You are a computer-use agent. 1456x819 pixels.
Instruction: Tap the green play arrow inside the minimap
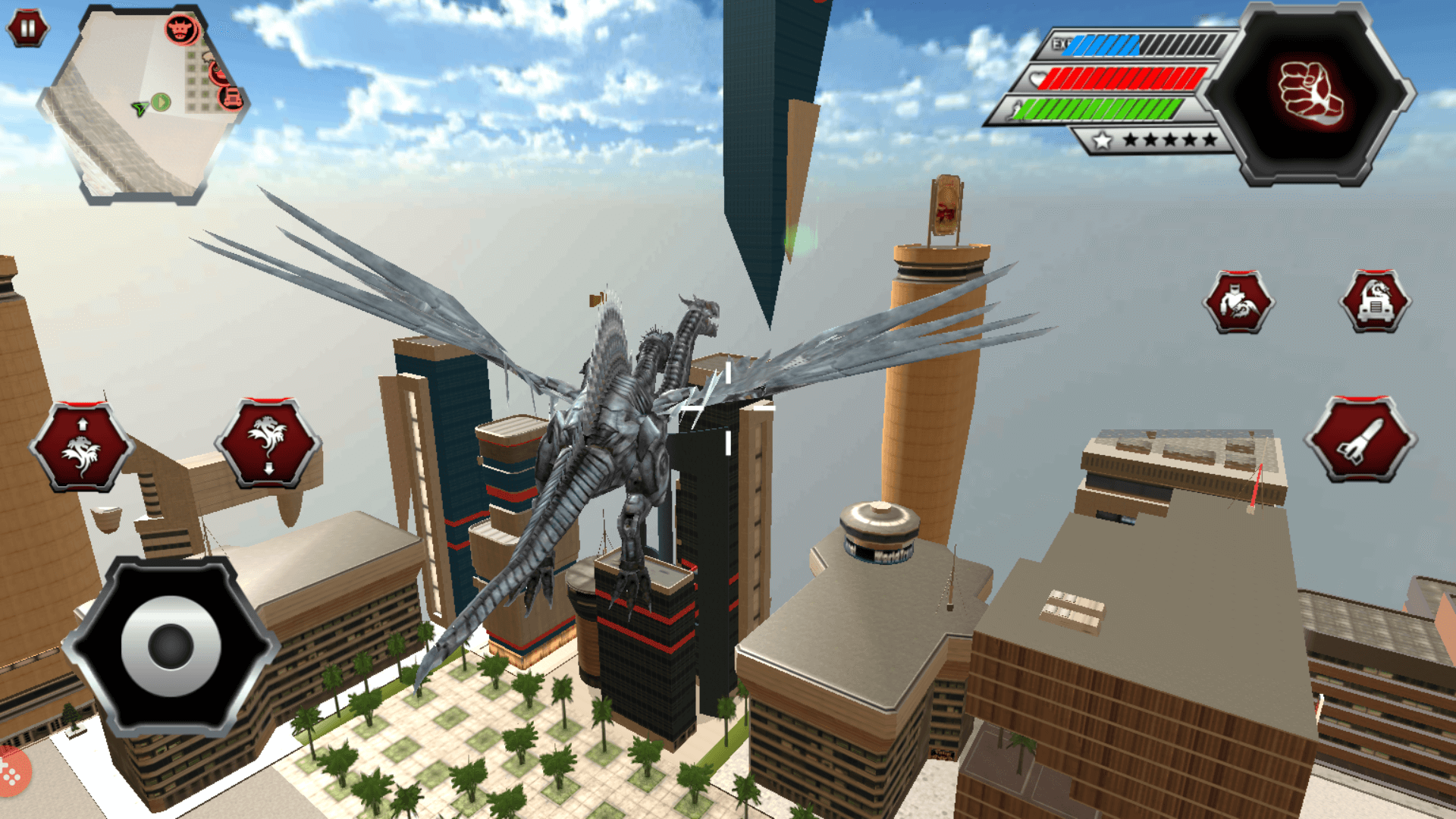click(160, 102)
